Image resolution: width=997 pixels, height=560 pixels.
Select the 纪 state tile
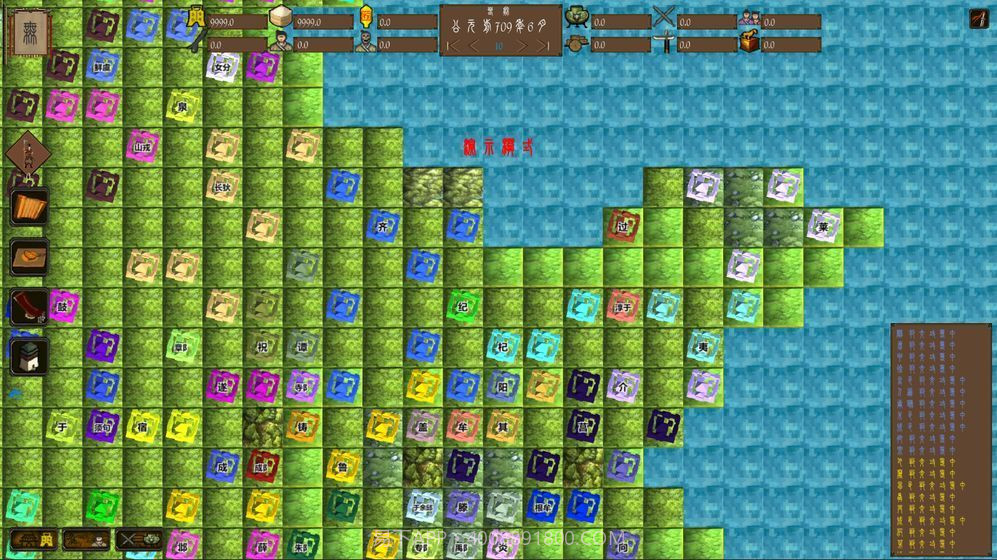tap(462, 306)
